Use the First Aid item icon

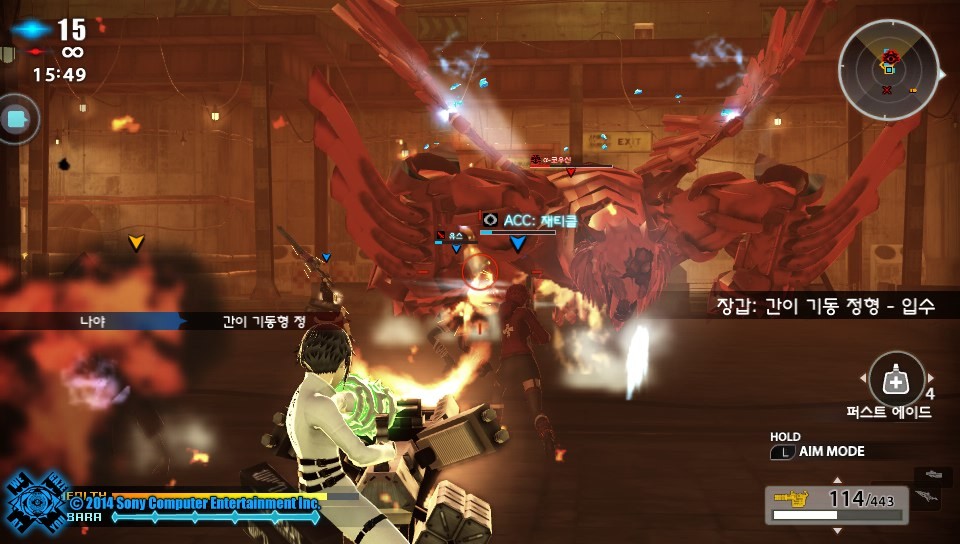point(896,380)
